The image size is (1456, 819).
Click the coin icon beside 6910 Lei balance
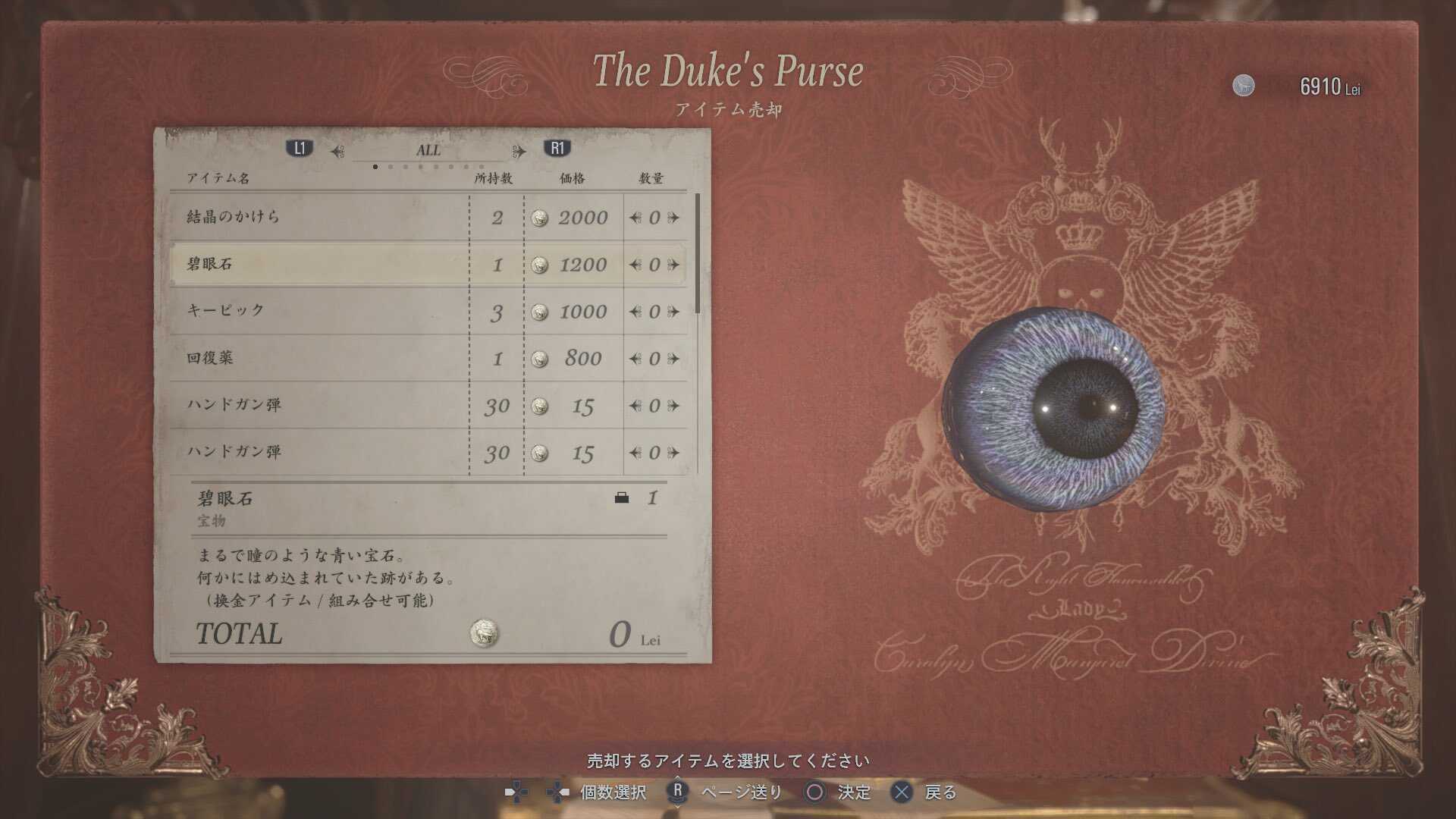point(1244,86)
